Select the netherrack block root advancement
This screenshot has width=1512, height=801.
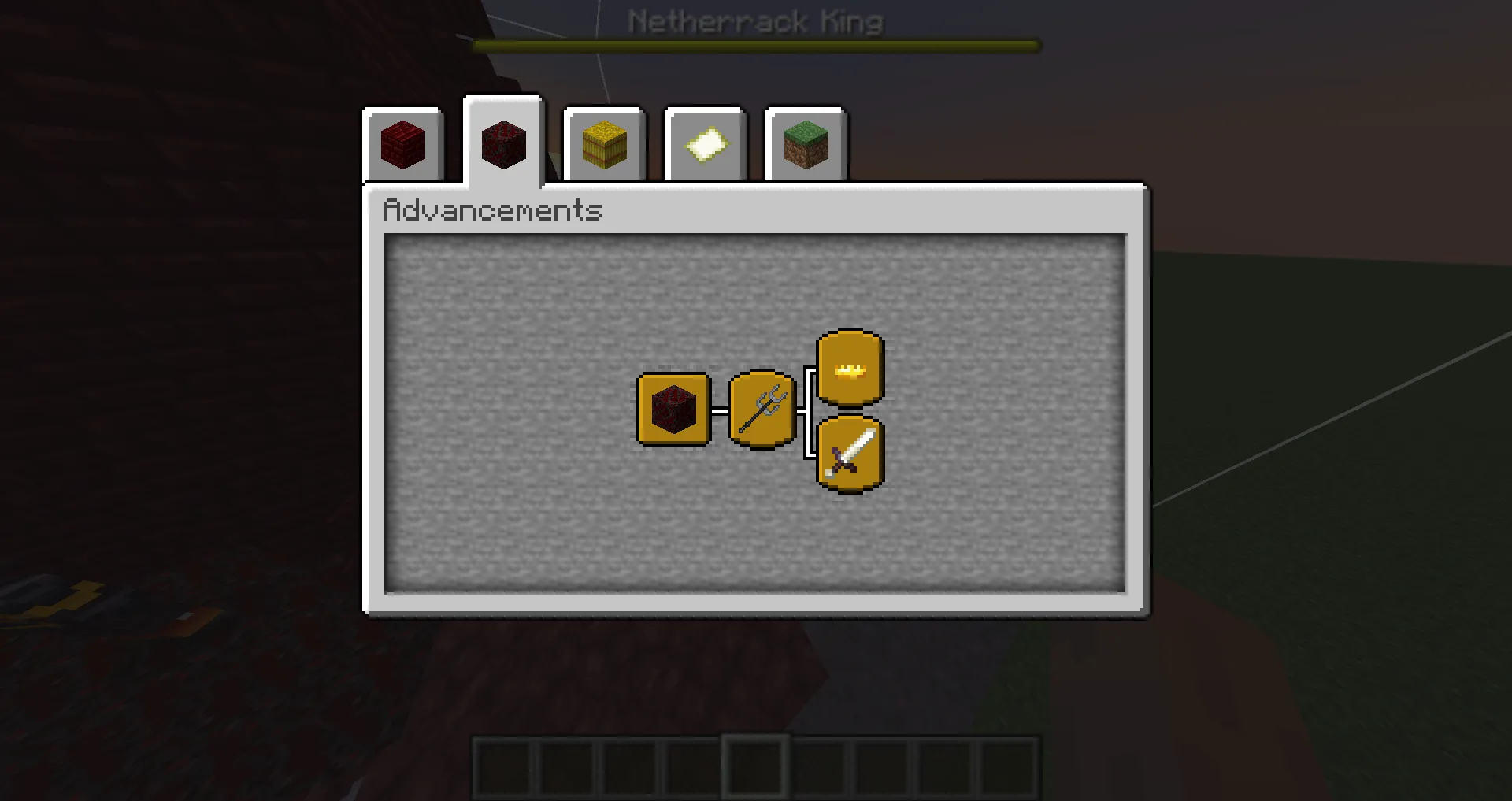click(x=673, y=410)
